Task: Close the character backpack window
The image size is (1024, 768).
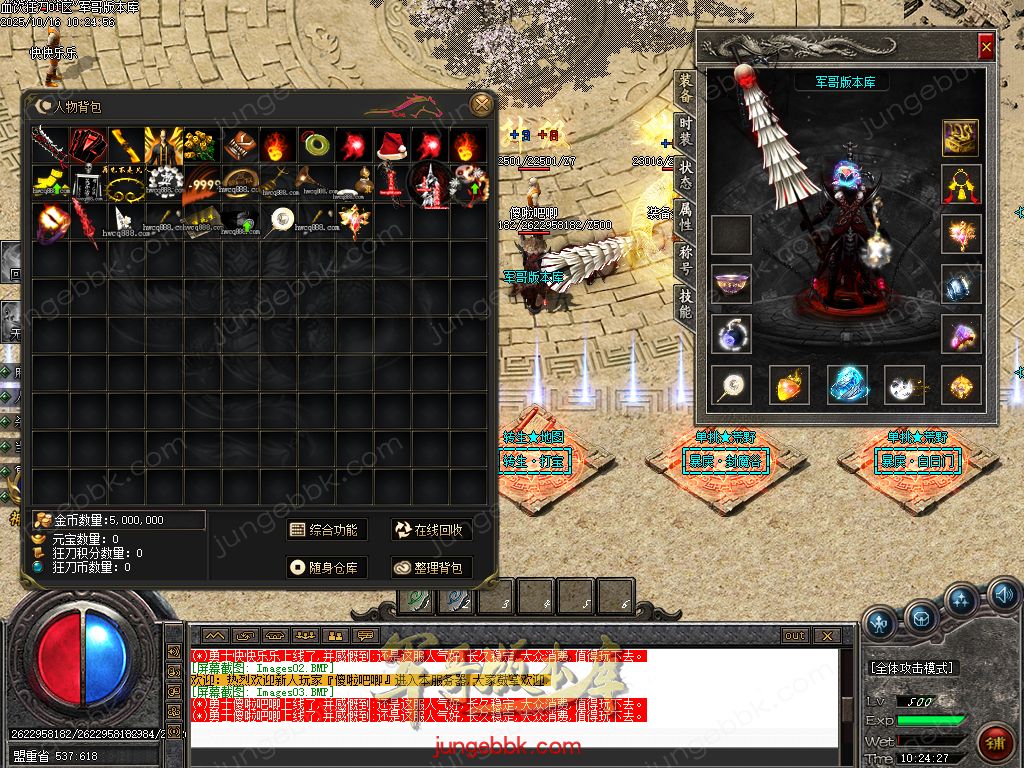Action: 482,104
